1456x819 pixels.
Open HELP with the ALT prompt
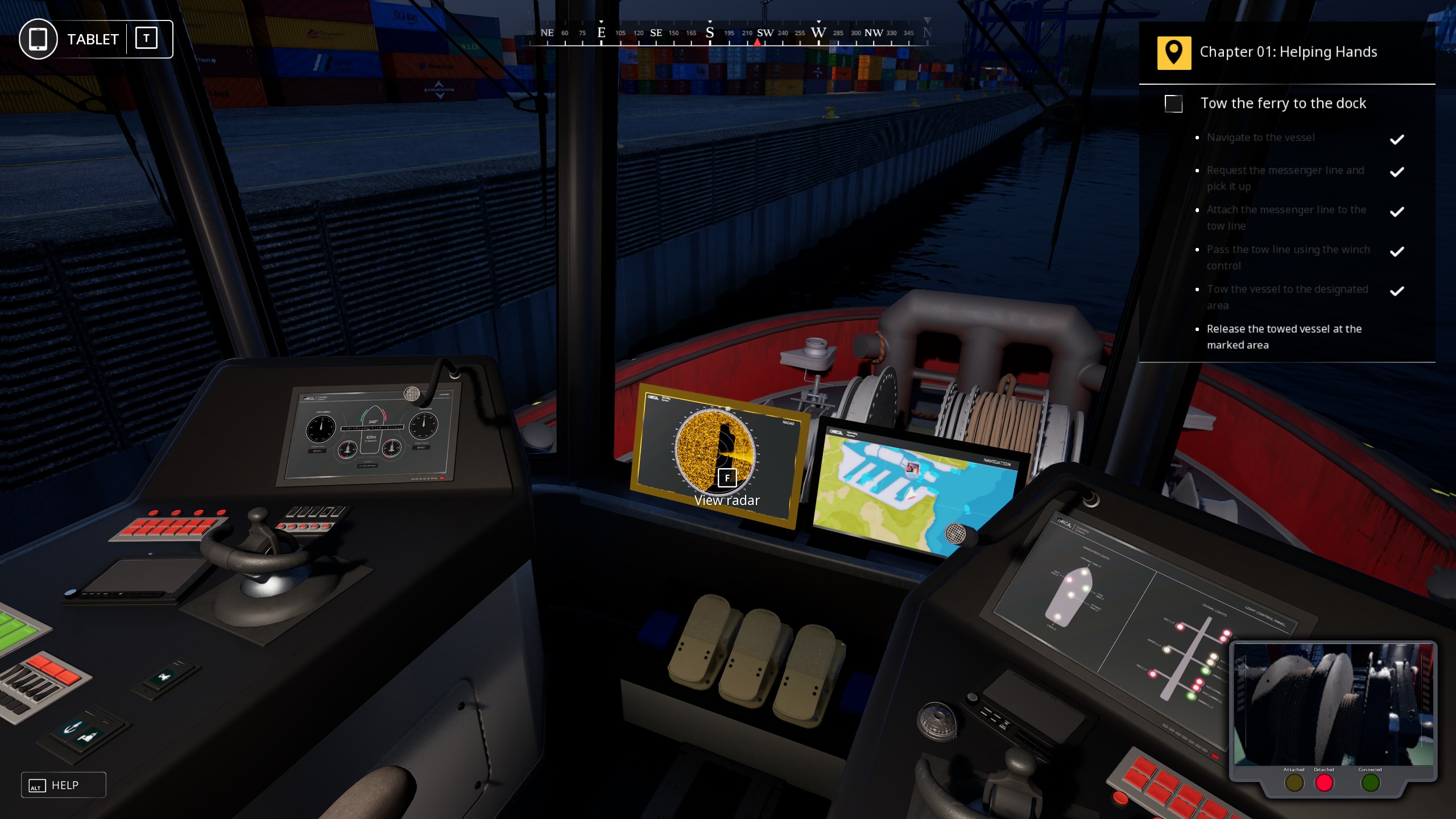click(63, 785)
